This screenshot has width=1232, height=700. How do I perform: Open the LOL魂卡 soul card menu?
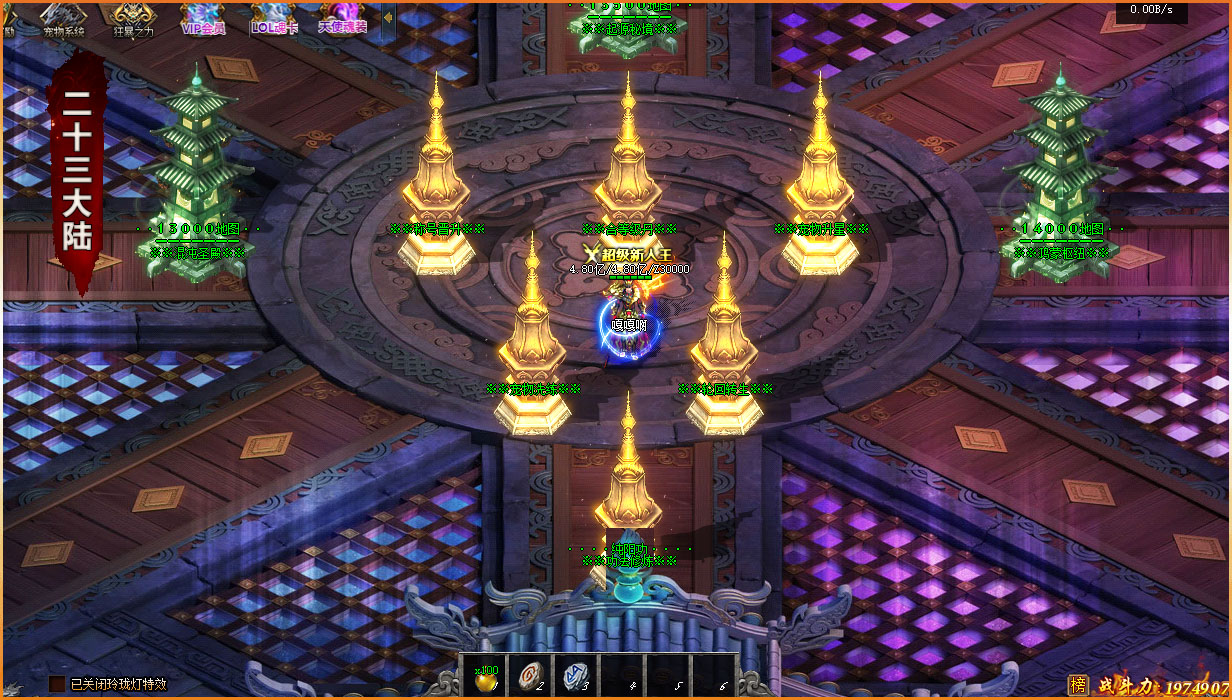coord(274,18)
